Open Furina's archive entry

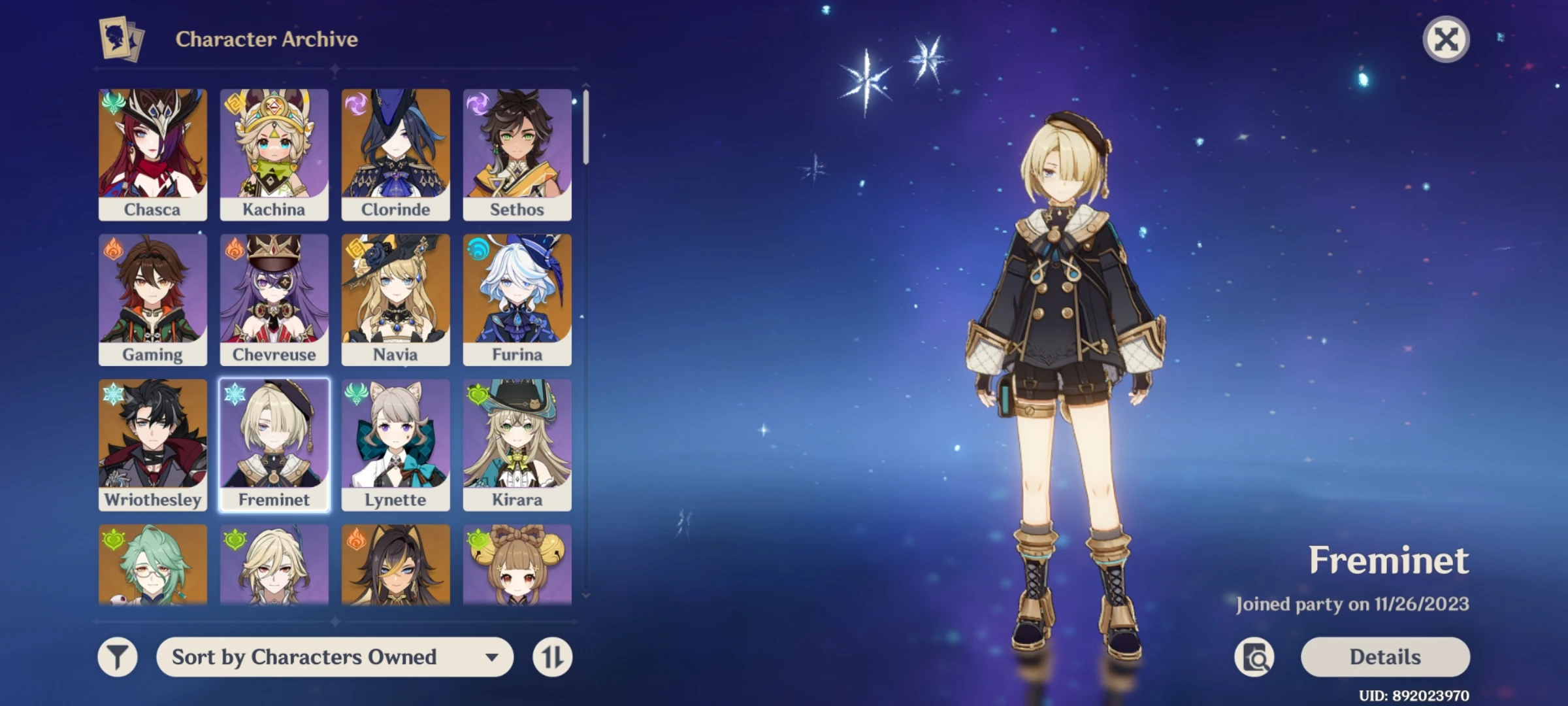(517, 299)
